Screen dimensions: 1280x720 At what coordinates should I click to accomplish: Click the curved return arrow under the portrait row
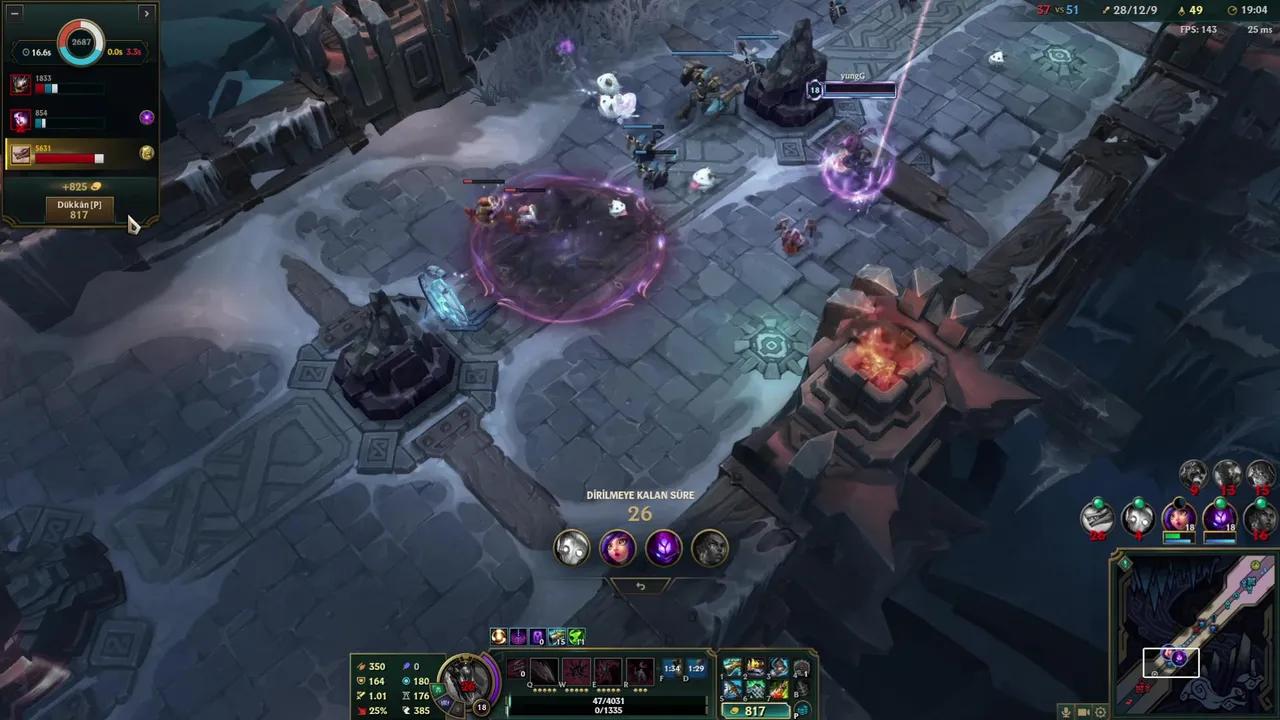[x=640, y=585]
